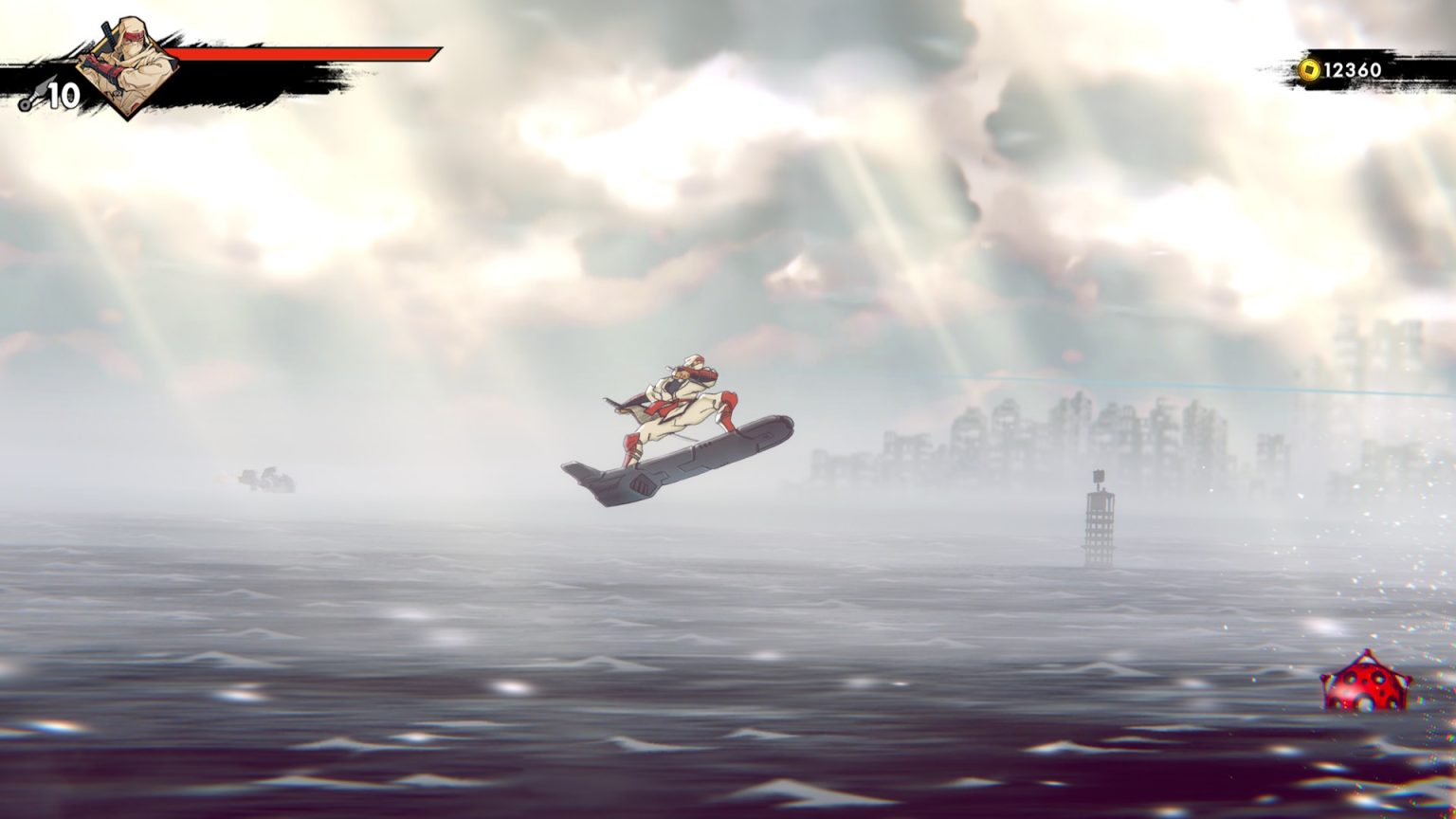Click the red headband in the portrait
Image resolution: width=1456 pixels, height=819 pixels.
[135, 36]
